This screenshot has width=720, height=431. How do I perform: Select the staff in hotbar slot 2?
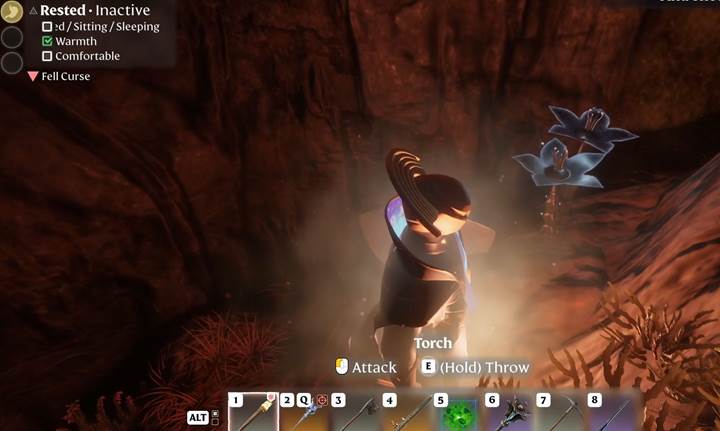(x=304, y=412)
